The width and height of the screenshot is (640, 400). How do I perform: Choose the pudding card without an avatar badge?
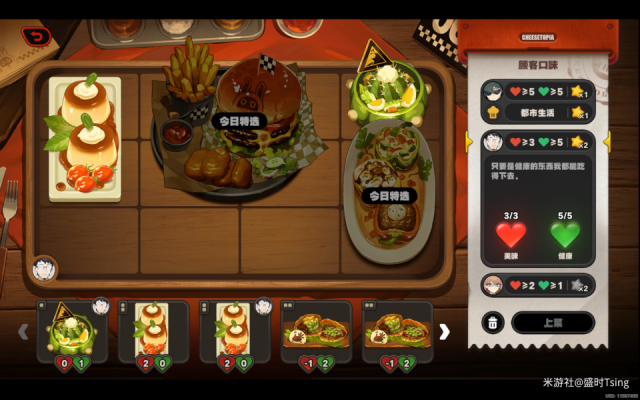[x=153, y=331]
